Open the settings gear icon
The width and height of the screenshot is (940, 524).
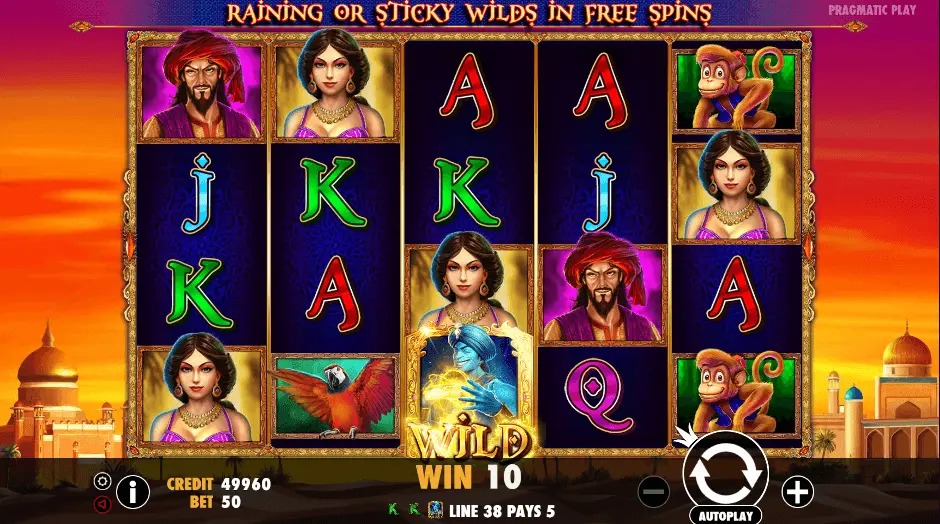pyautogui.click(x=102, y=481)
